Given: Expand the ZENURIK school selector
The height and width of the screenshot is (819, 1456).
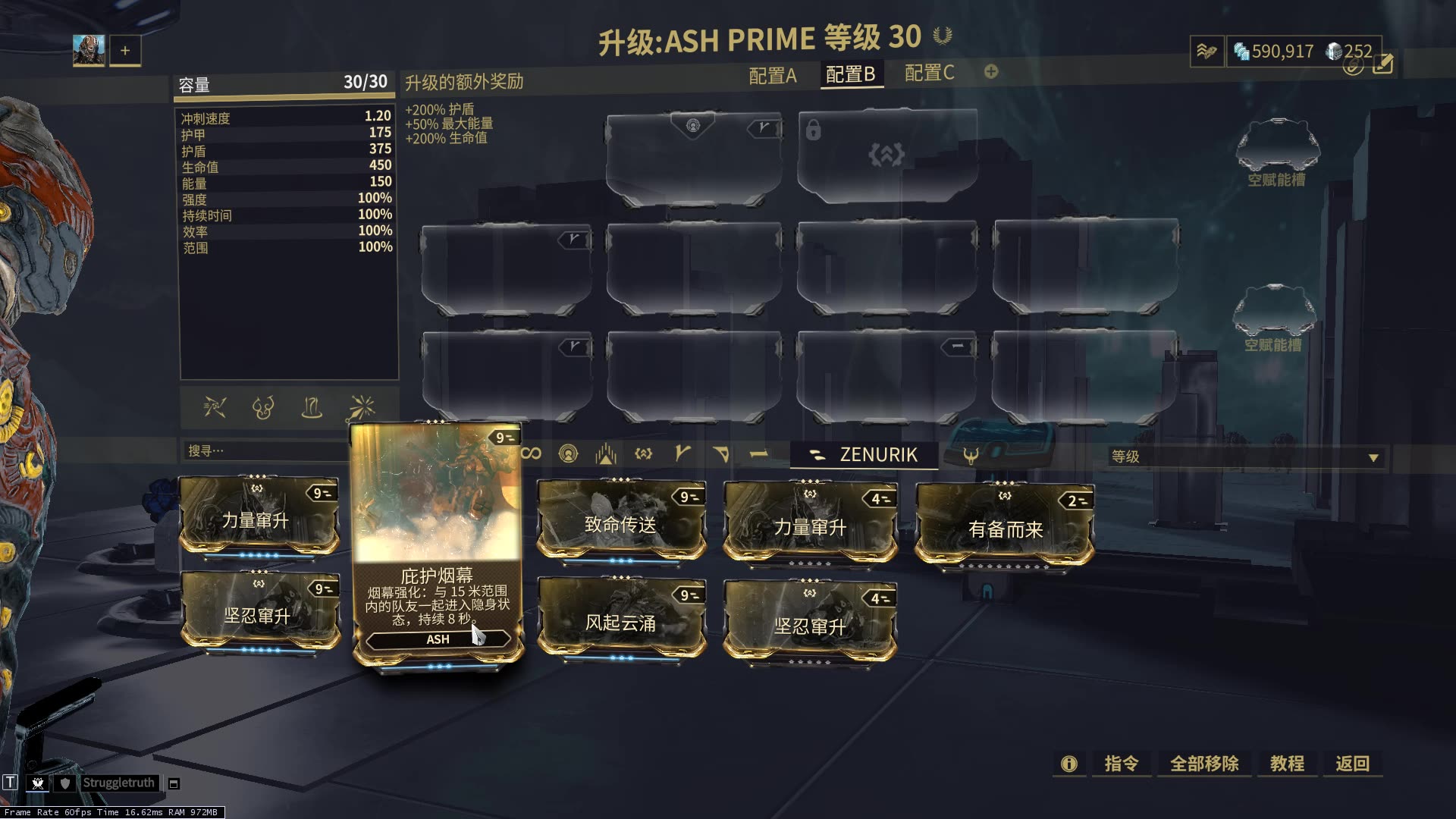Looking at the screenshot, I should click(864, 455).
